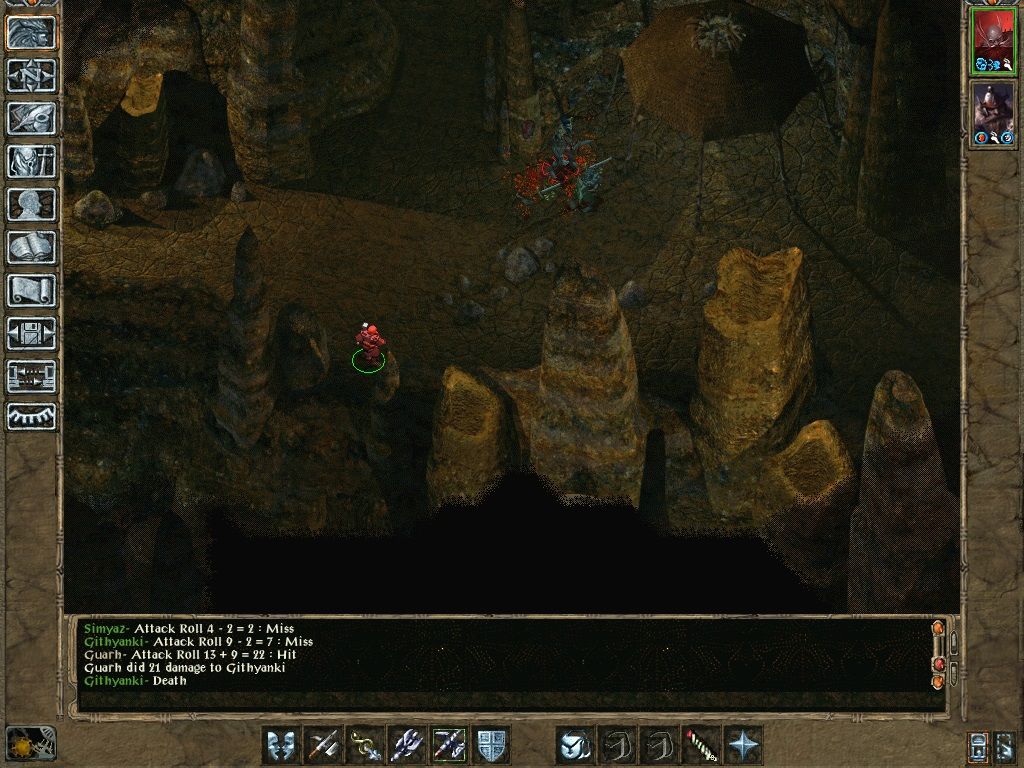Click the Return to Game face button
This screenshot has width=1024, height=768.
[31, 32]
